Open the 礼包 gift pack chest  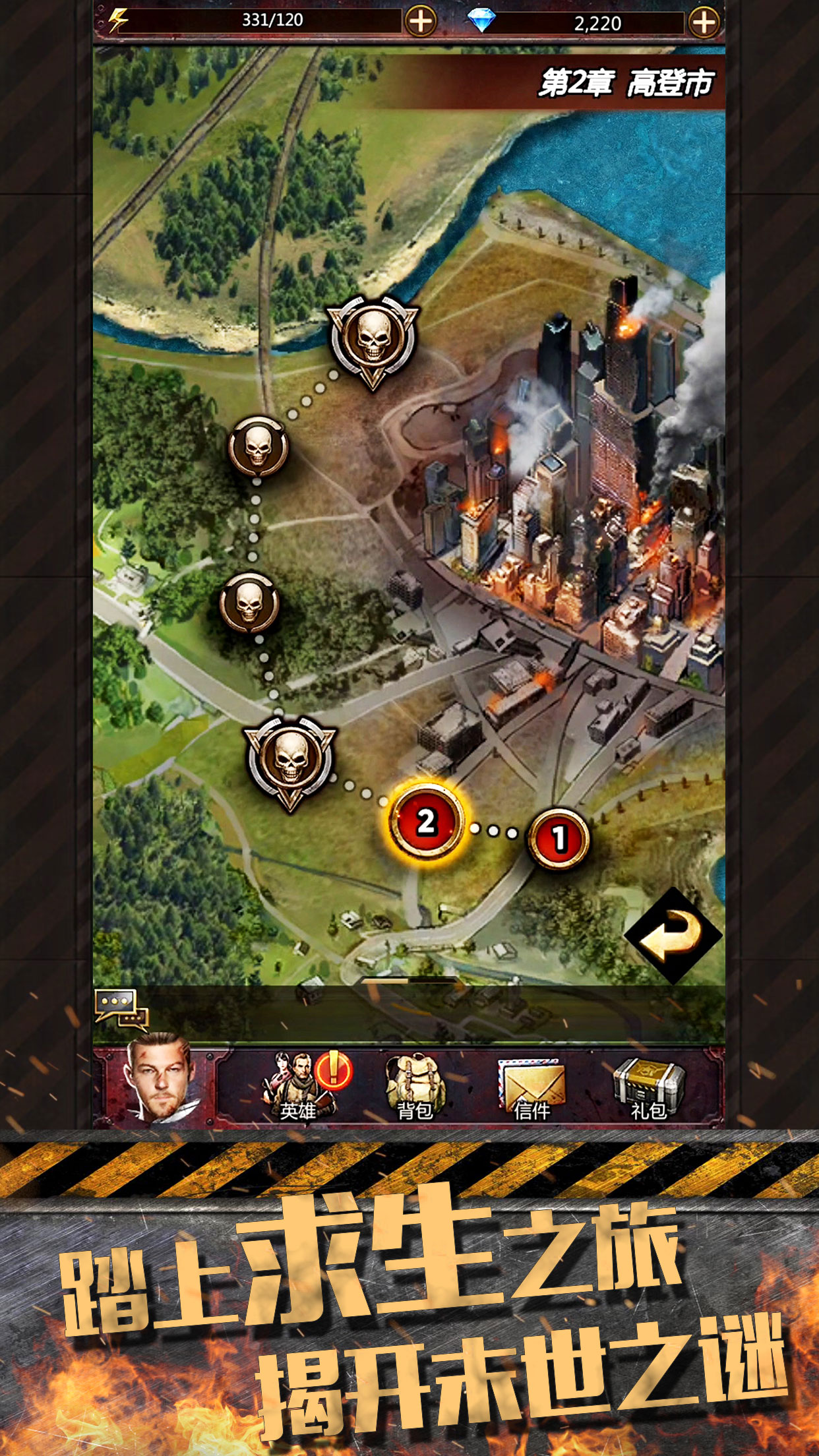click(649, 1087)
